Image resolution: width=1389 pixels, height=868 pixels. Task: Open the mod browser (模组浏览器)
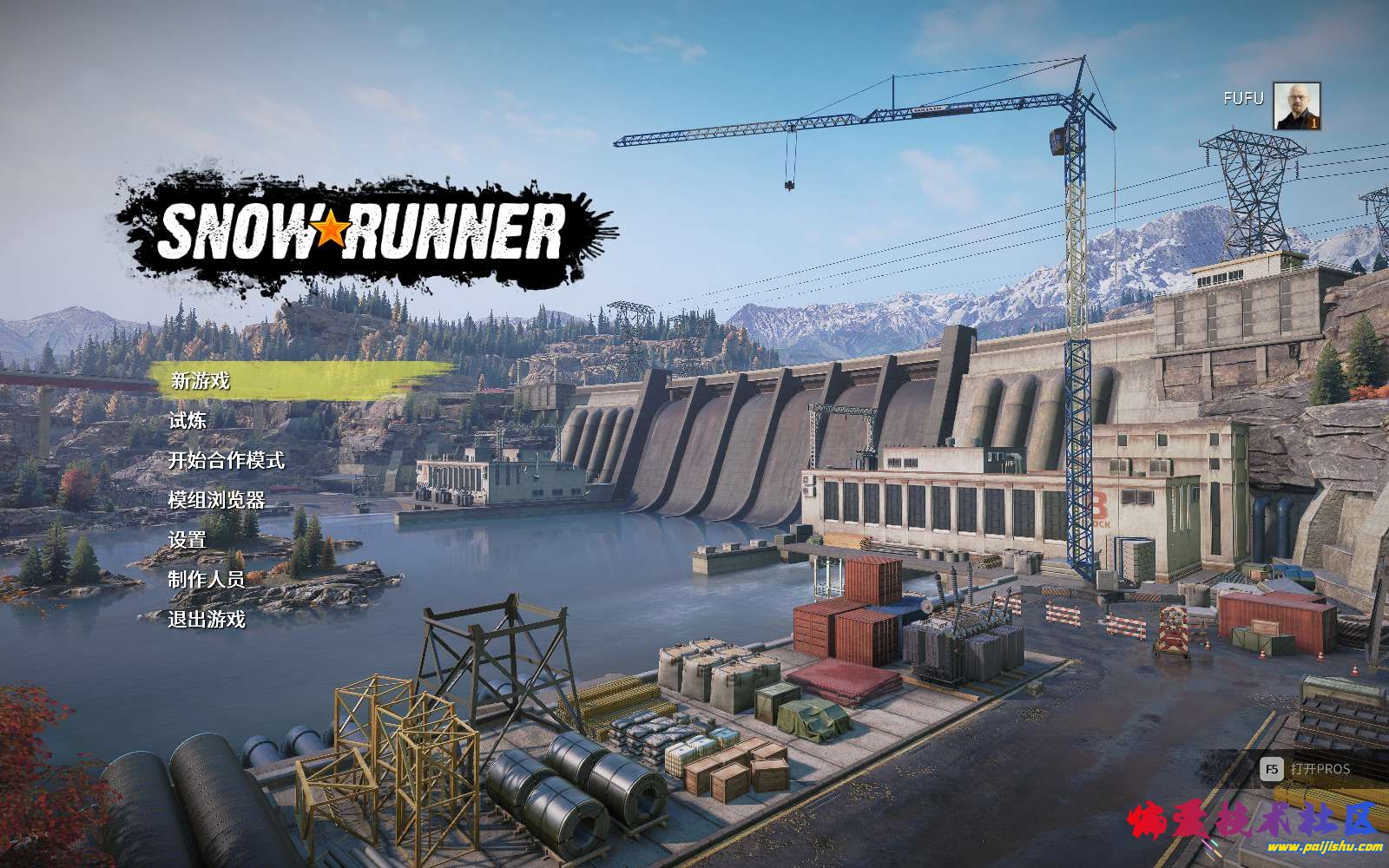pyautogui.click(x=216, y=500)
